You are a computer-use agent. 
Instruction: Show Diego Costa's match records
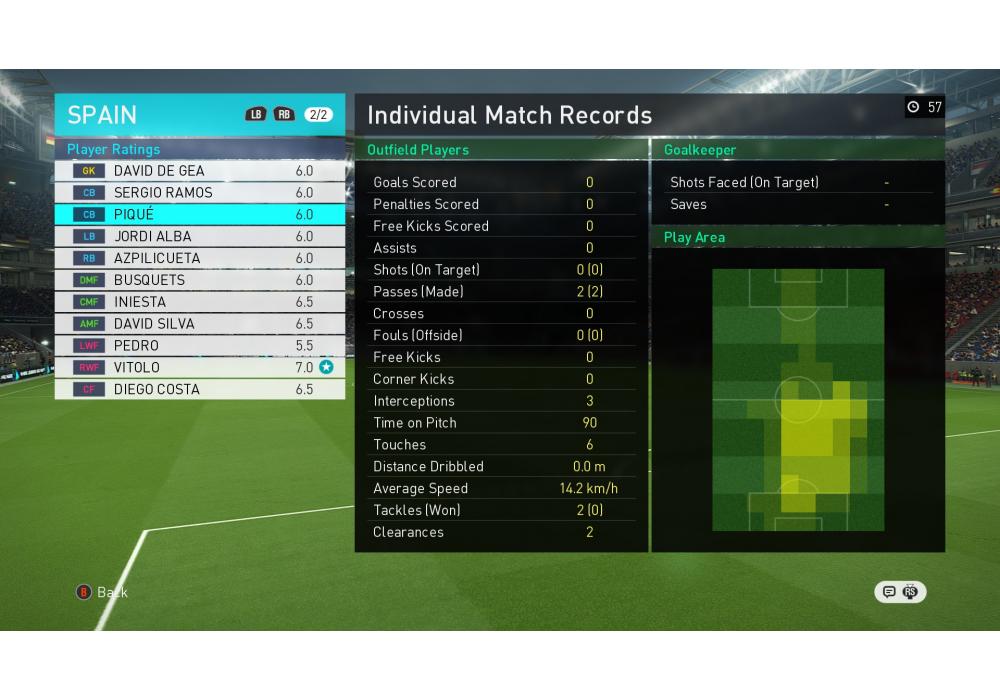[200, 390]
